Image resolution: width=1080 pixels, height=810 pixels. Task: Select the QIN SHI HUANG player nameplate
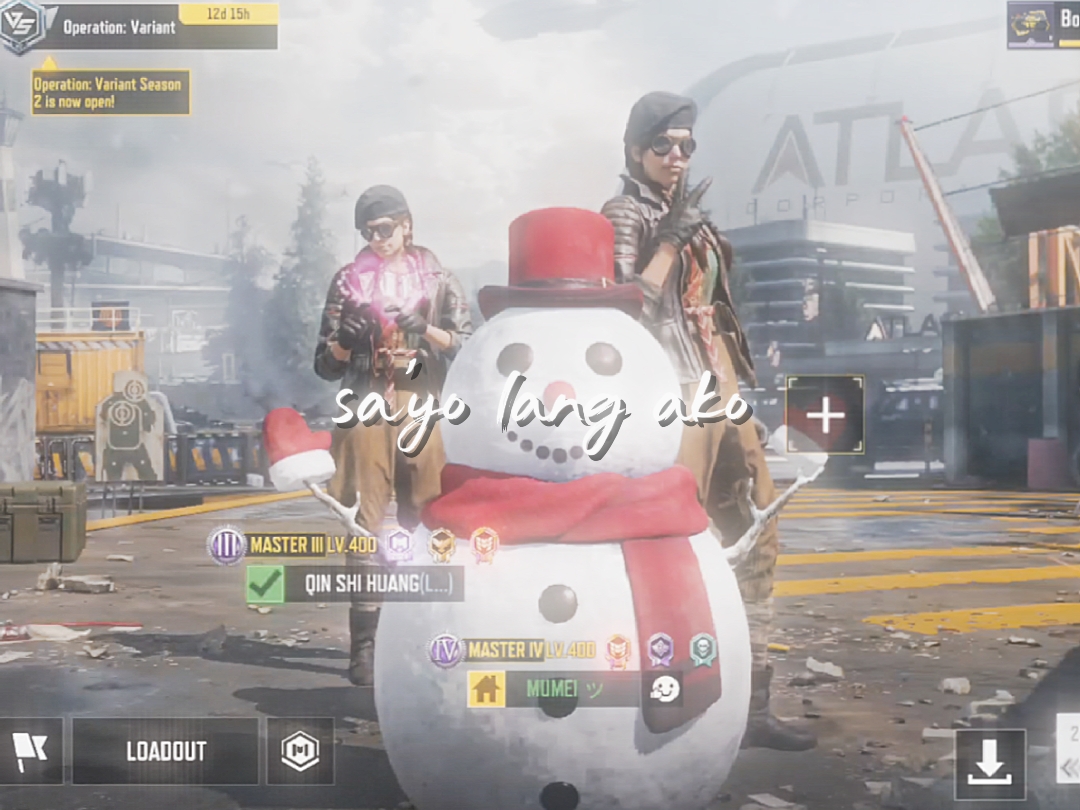(x=372, y=585)
